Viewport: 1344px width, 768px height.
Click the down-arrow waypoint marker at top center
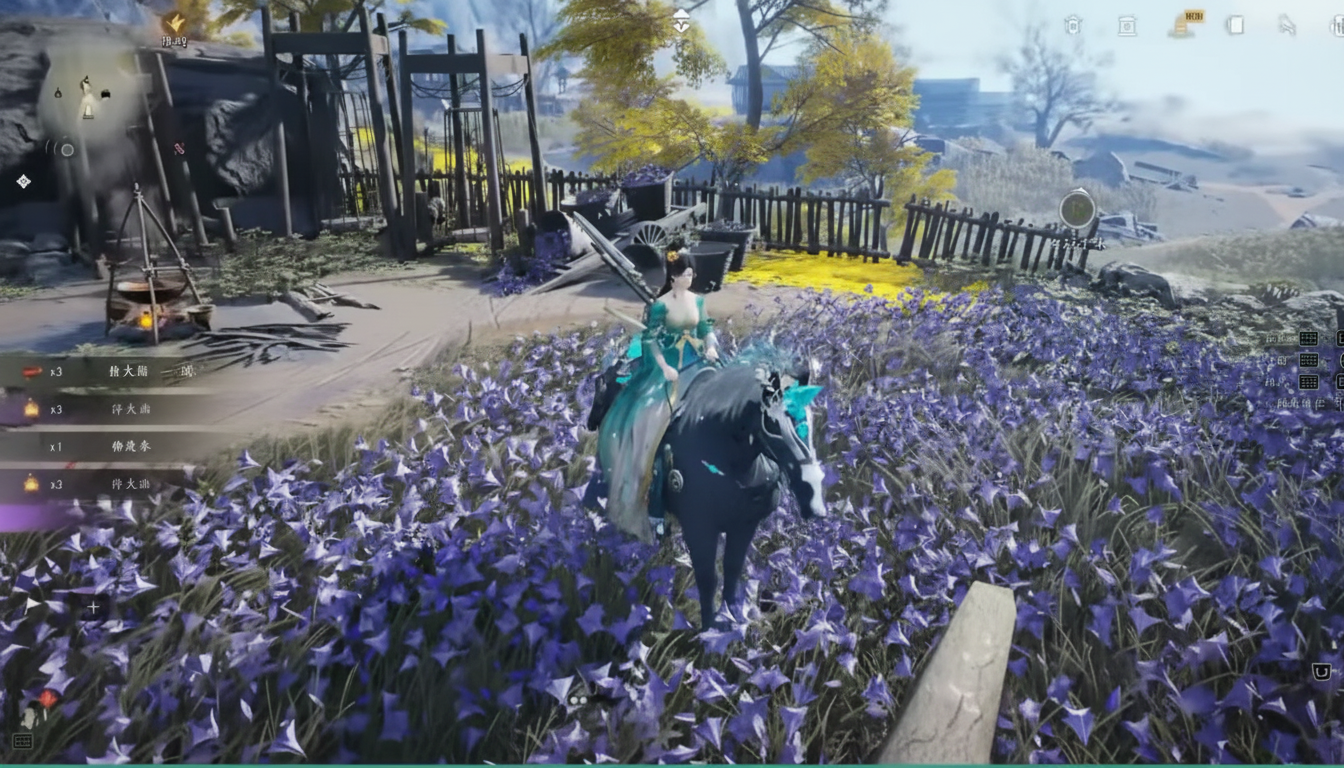click(681, 20)
